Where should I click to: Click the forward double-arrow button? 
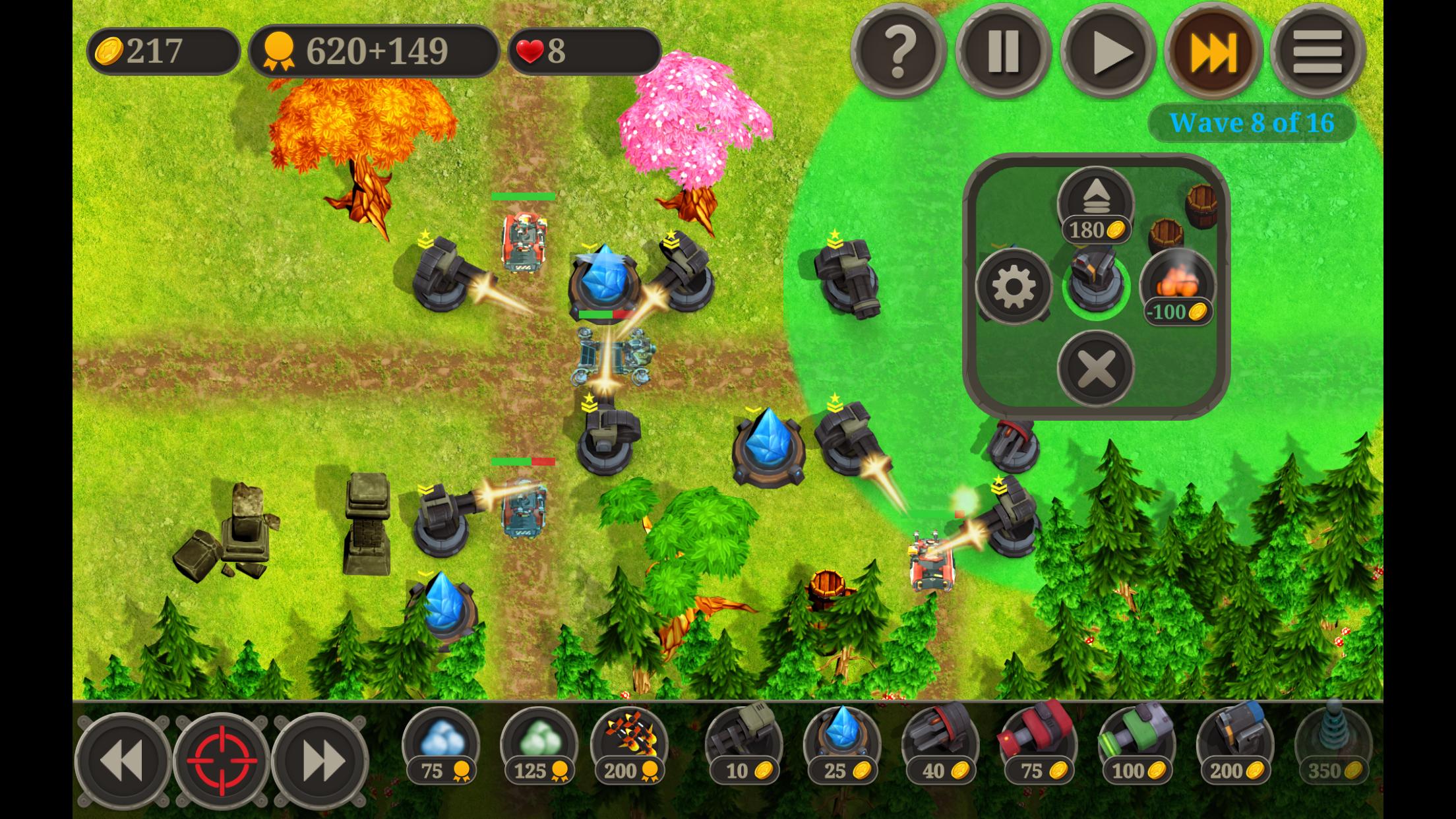tap(320, 760)
